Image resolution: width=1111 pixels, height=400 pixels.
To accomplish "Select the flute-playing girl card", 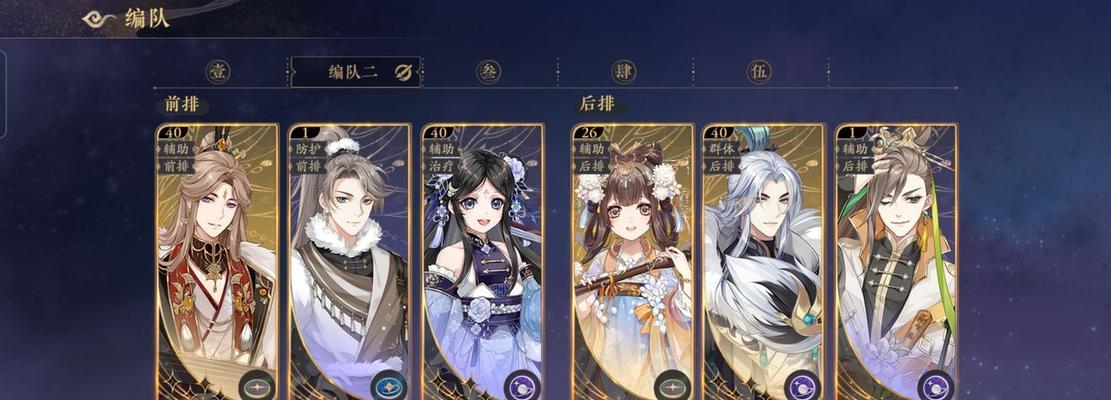I will (633, 260).
